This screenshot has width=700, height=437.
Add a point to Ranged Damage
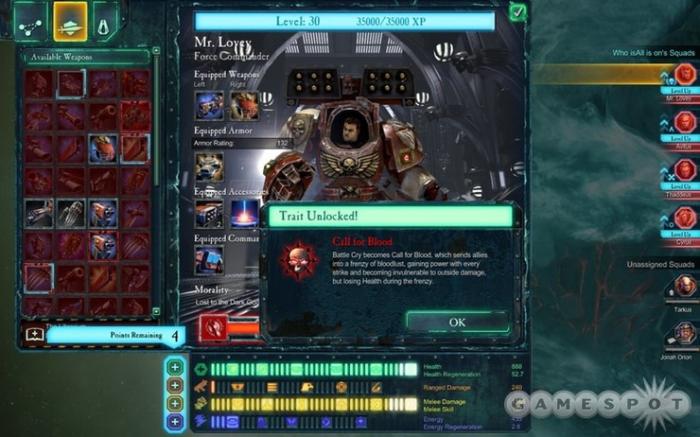tap(174, 386)
